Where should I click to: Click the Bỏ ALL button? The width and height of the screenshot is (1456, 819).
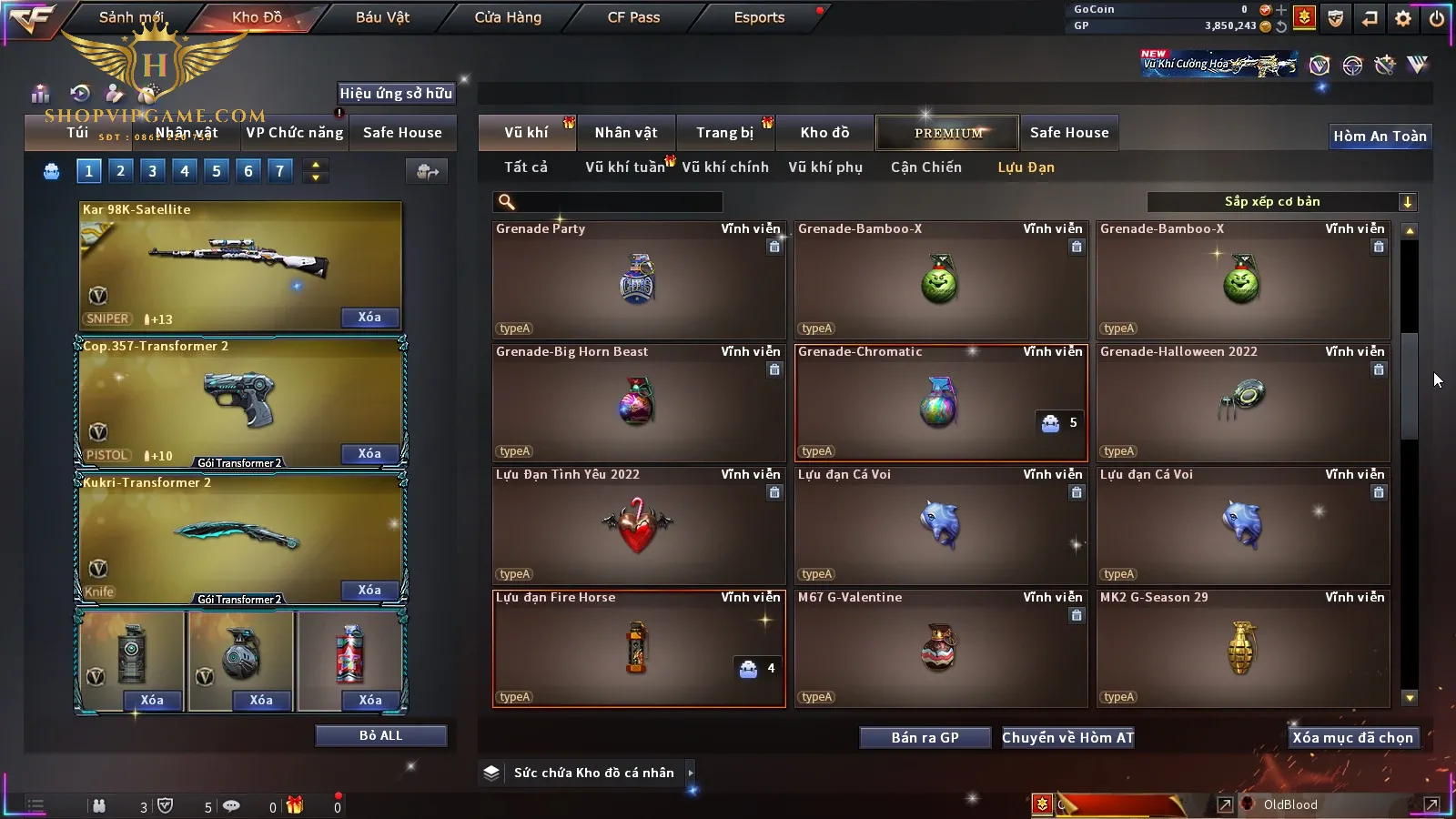(380, 736)
